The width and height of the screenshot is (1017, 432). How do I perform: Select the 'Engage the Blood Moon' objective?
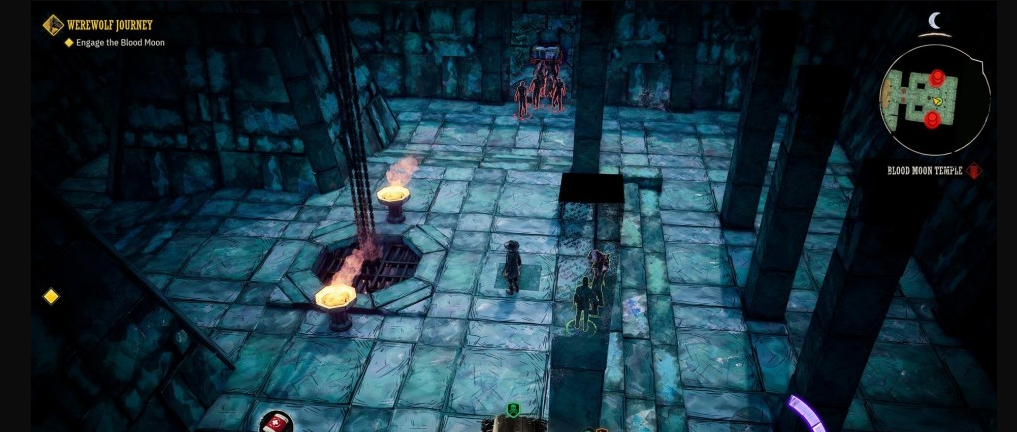pyautogui.click(x=116, y=43)
